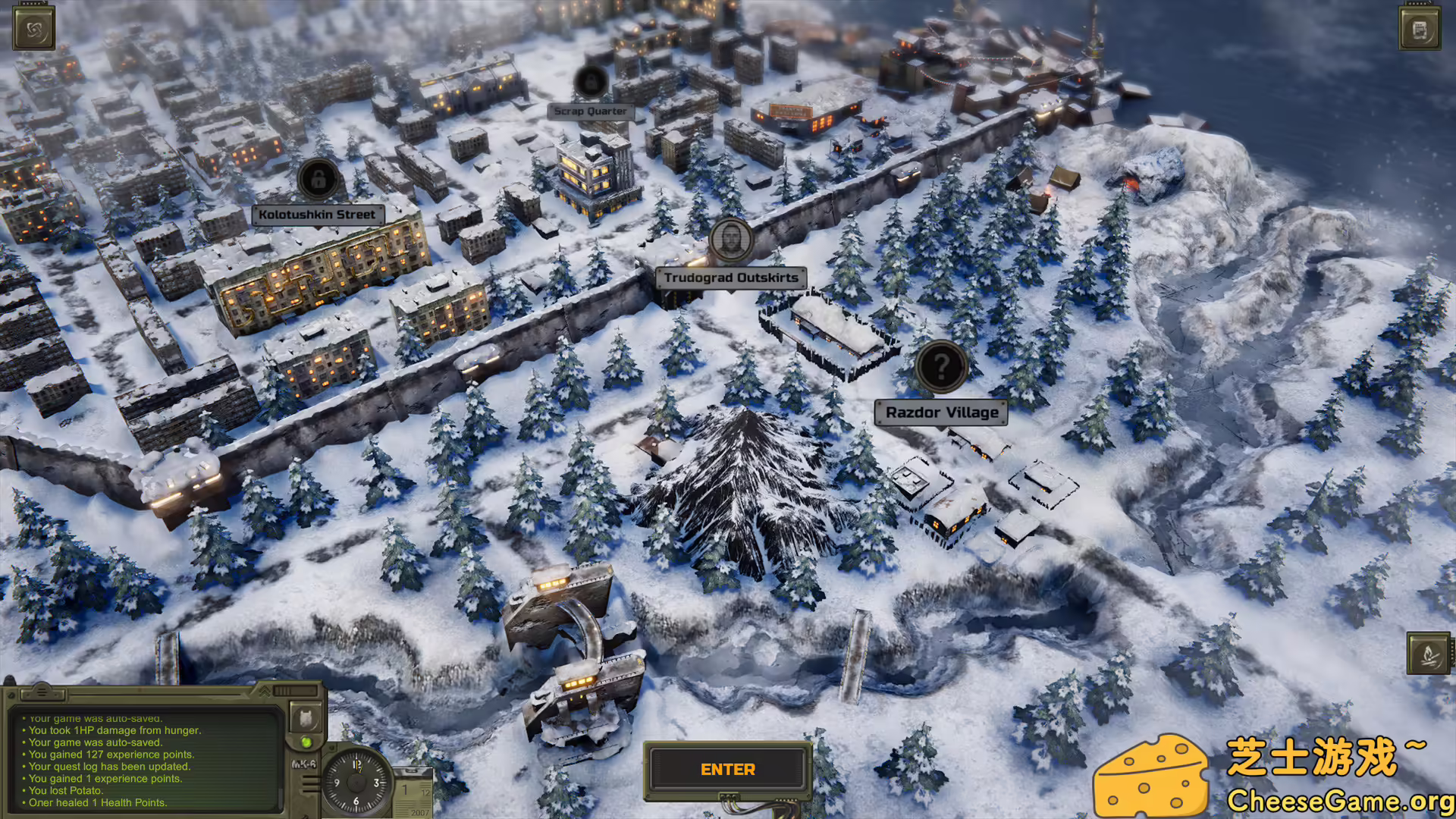Open the Razdor Village nameplate
This screenshot has width=1456, height=819.
[x=942, y=412]
